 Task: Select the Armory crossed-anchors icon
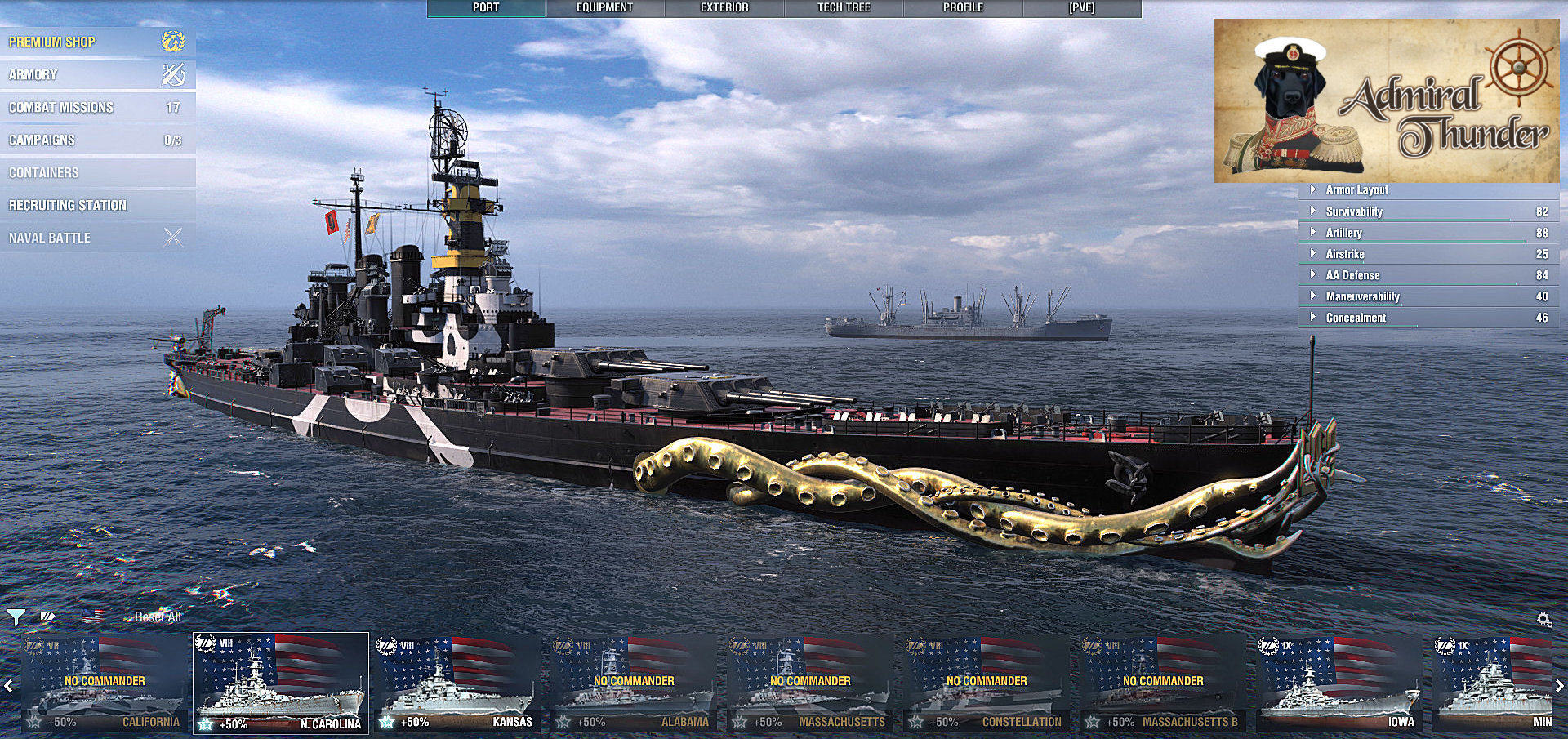(x=171, y=73)
